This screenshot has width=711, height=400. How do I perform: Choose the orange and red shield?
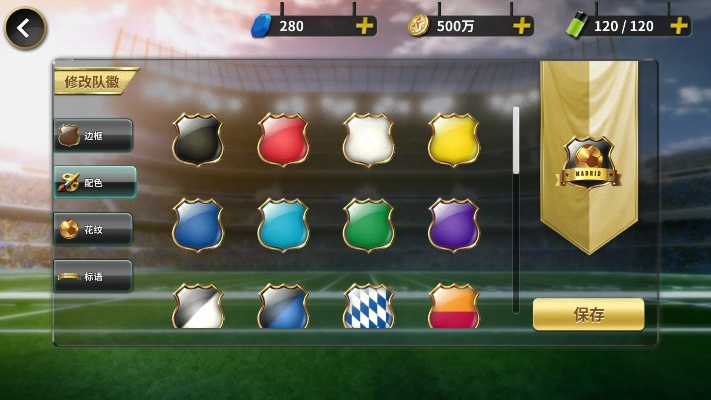tap(453, 307)
